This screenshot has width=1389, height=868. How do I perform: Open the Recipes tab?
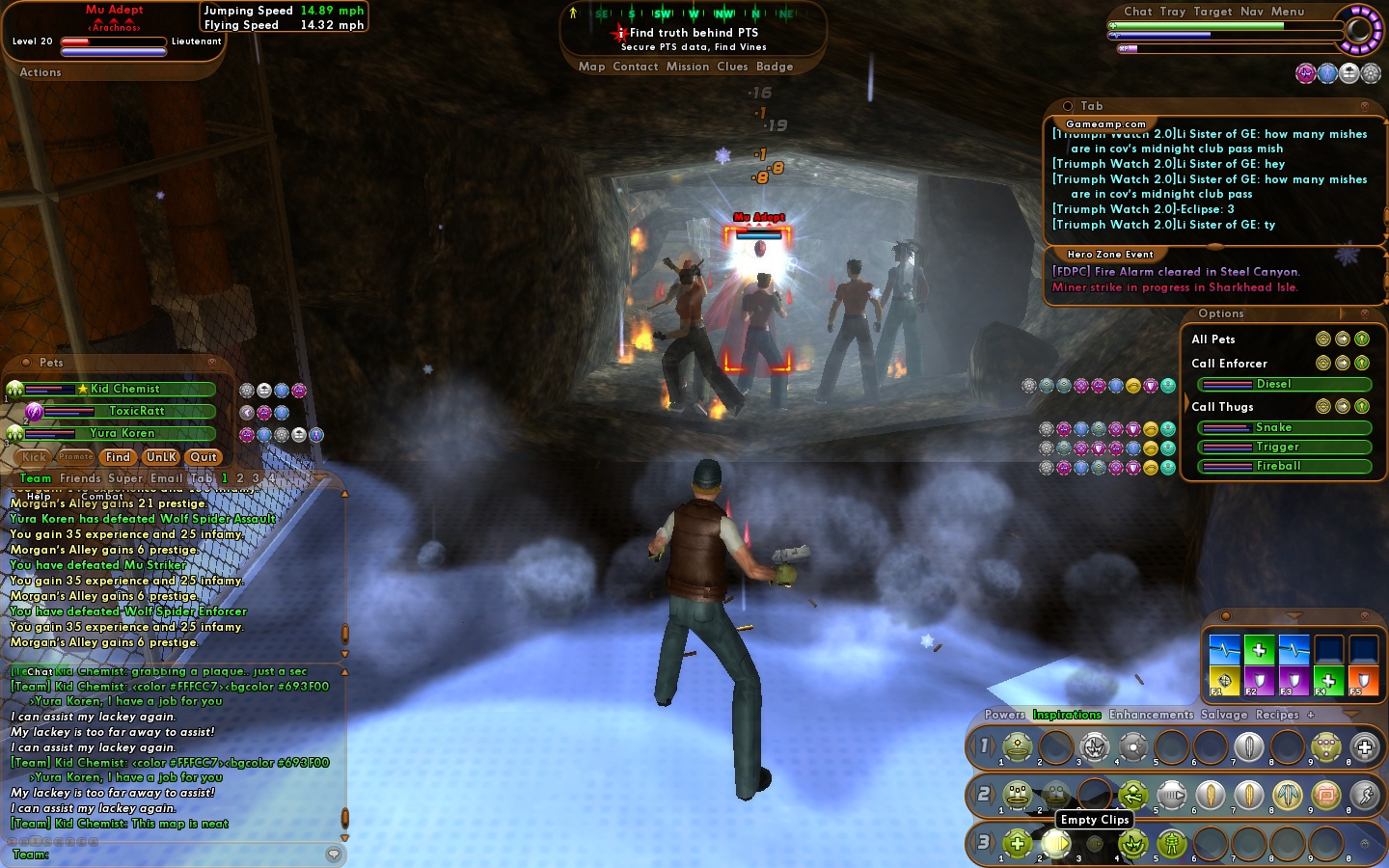1277,715
